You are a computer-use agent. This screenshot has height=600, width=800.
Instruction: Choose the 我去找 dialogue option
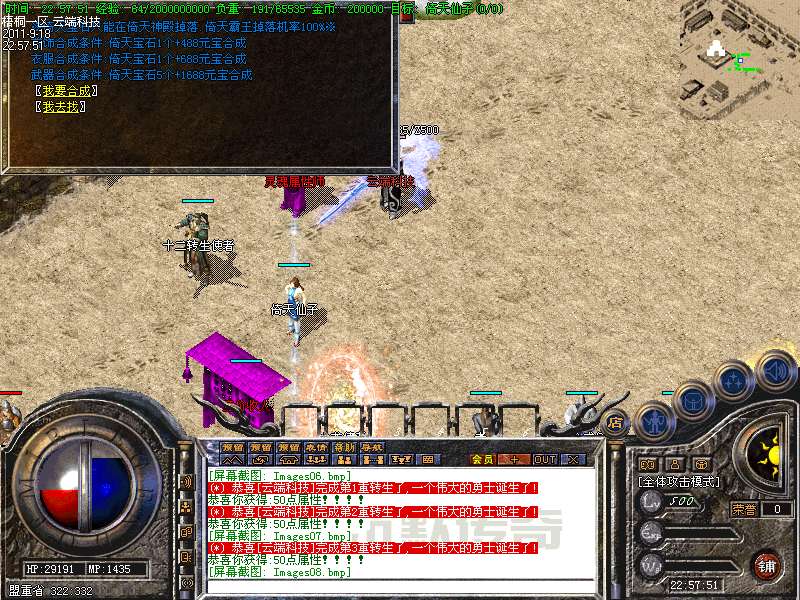click(60, 107)
